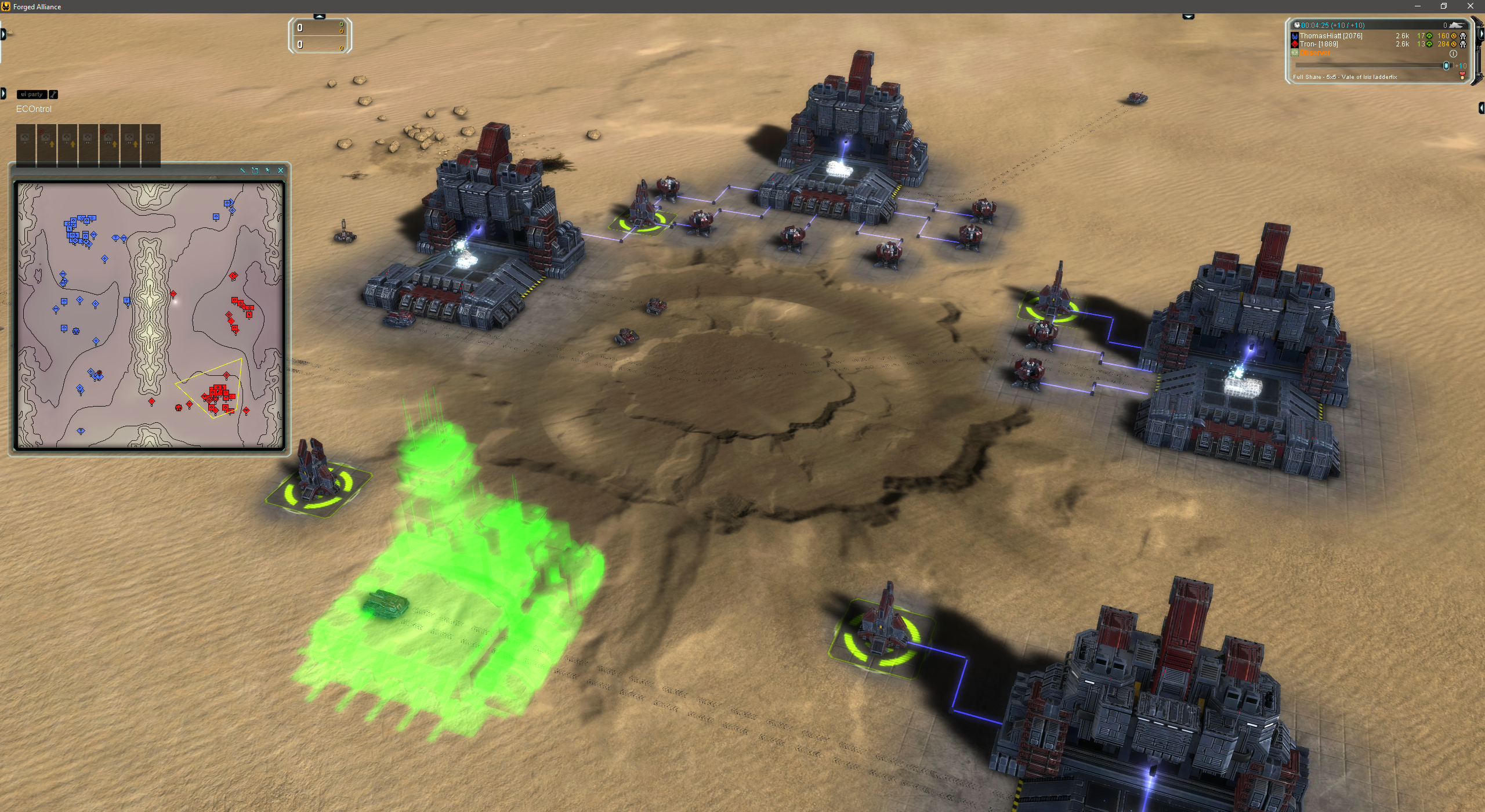Switch to Observer view
Screen dimensions: 1485x812
[1315, 53]
